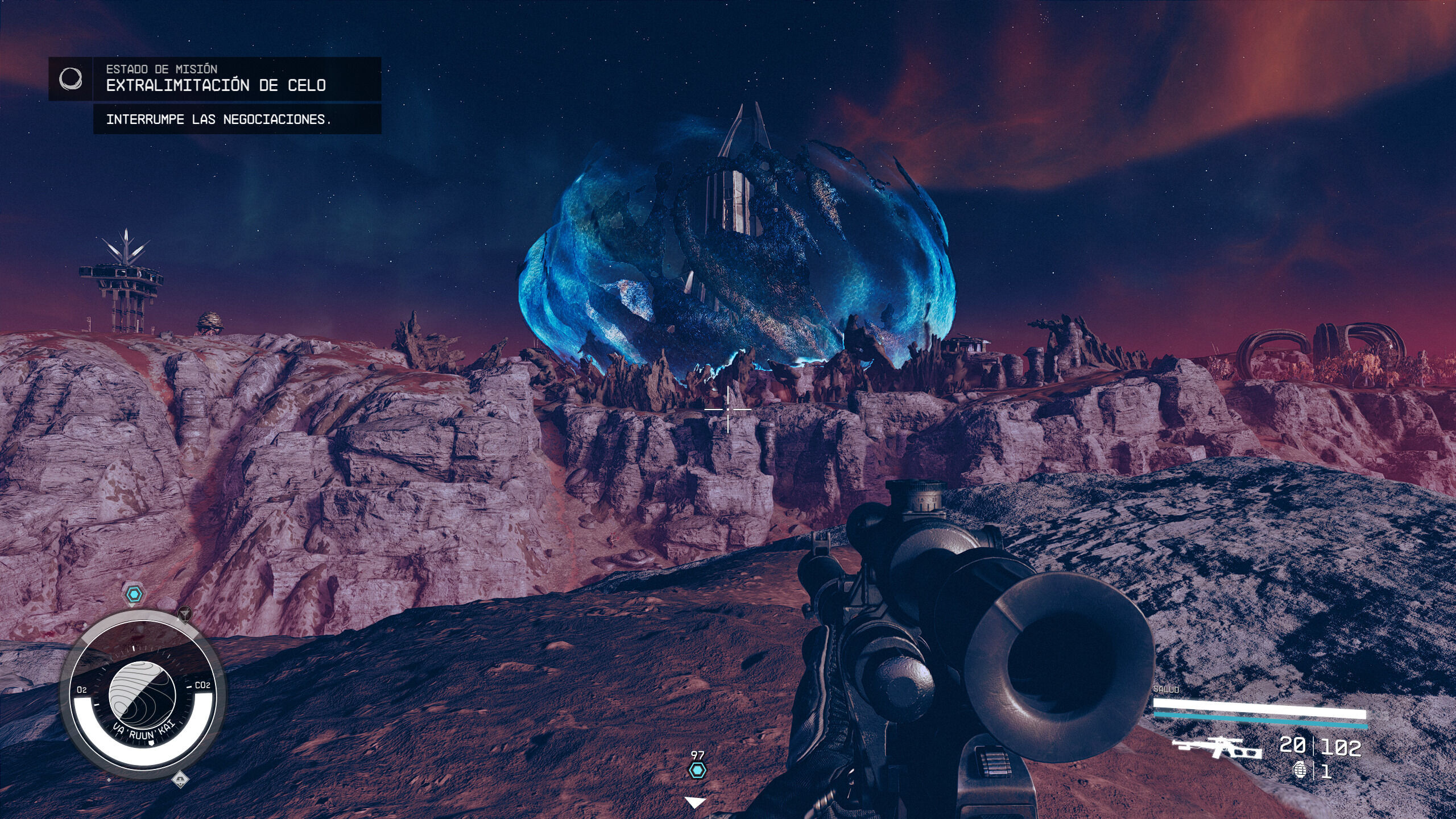The image size is (1456, 819).
Task: Choose the grenade icon
Action: [1299, 771]
